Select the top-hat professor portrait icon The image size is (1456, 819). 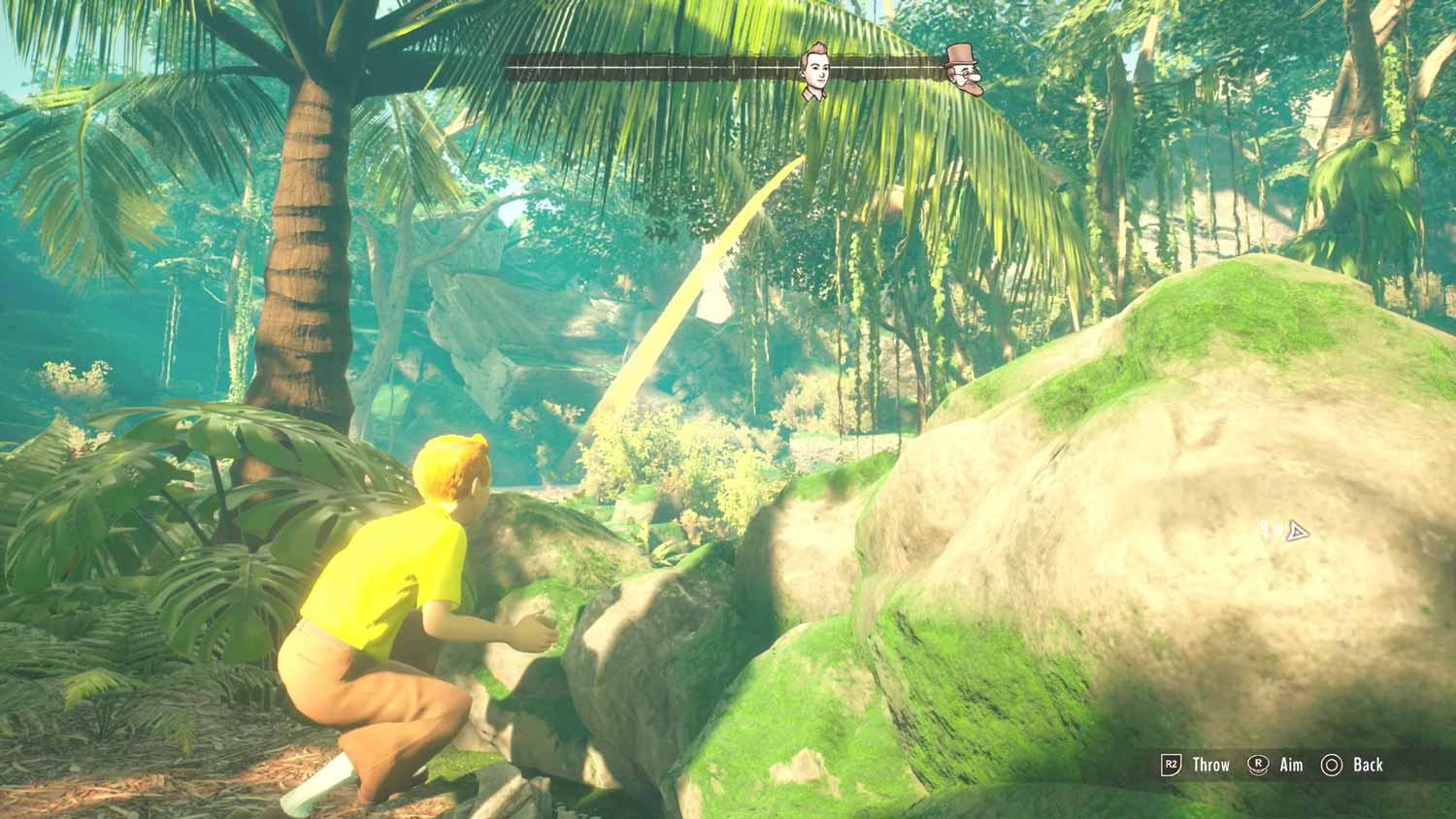point(964,71)
